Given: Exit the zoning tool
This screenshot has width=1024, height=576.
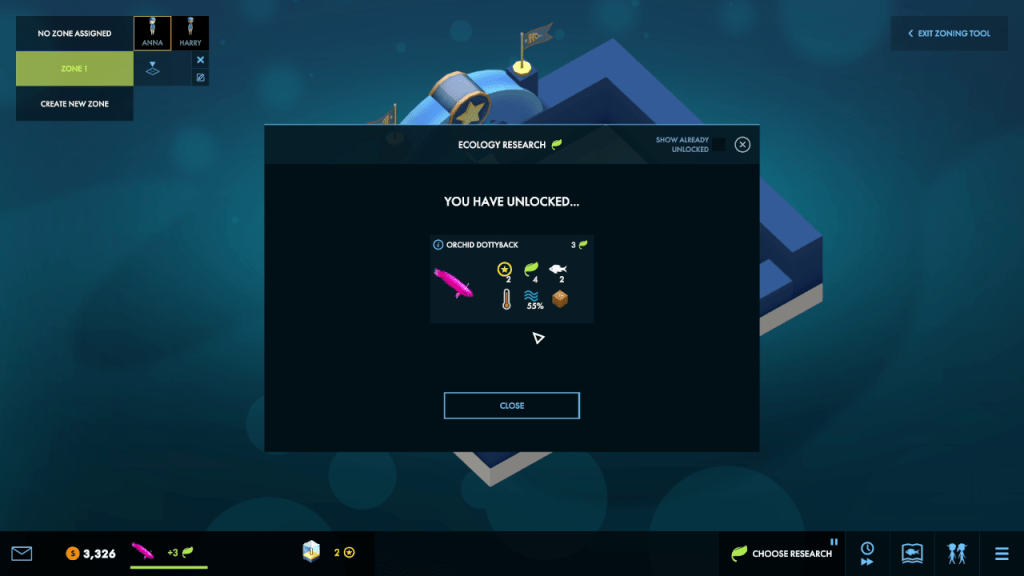Looking at the screenshot, I should click(x=949, y=33).
